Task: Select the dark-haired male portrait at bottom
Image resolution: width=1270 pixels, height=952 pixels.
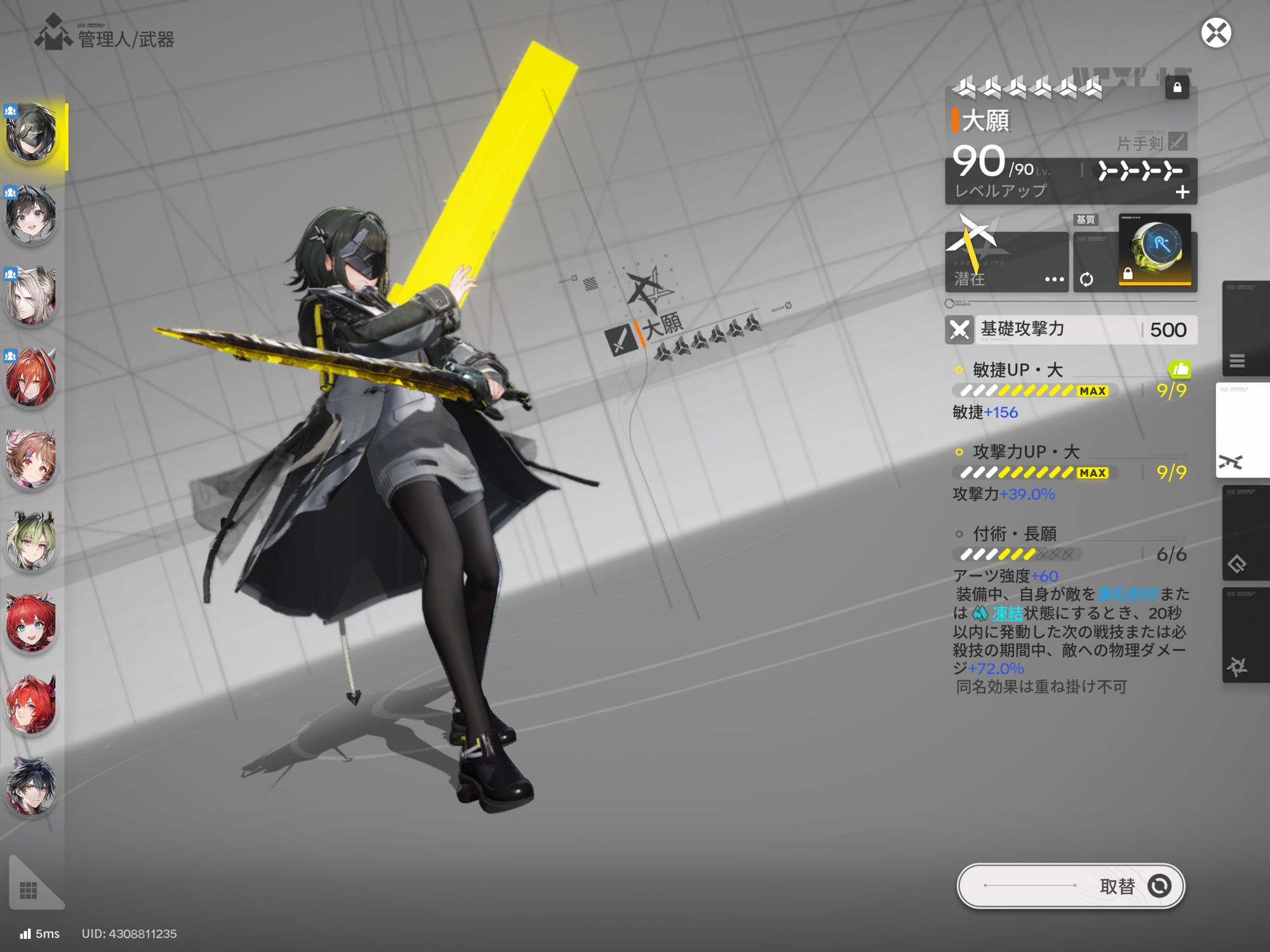Action: coord(30,786)
